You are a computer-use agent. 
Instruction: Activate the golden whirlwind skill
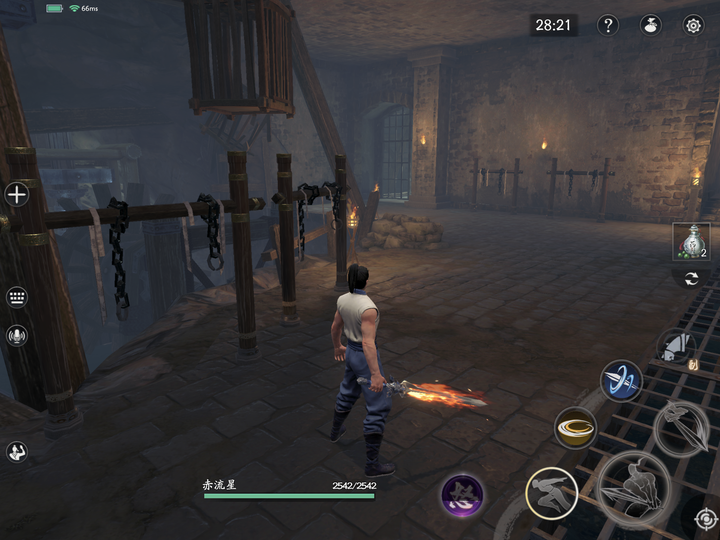tap(575, 428)
